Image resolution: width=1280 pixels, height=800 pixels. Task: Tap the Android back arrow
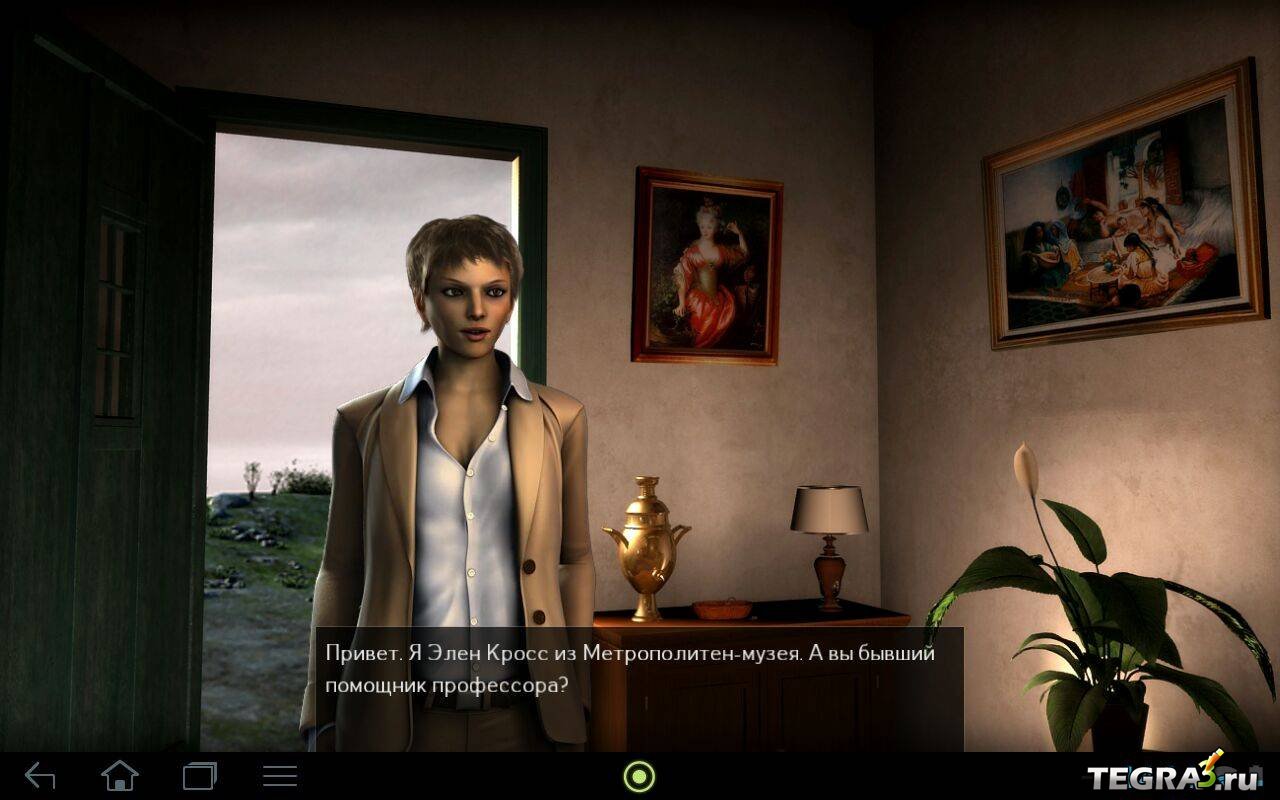pos(40,776)
